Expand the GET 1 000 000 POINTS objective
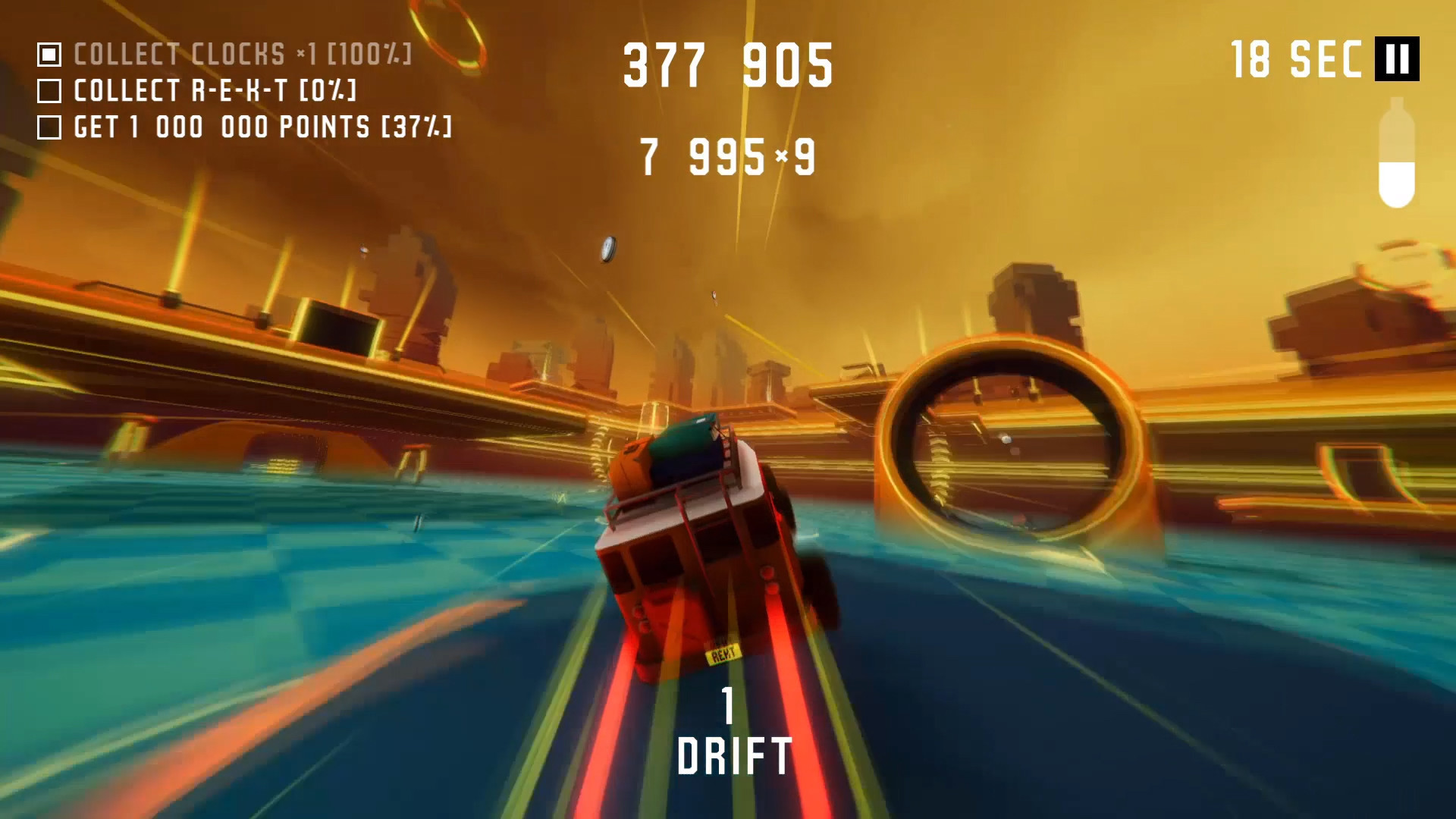The width and height of the screenshot is (1456, 819). (x=262, y=127)
